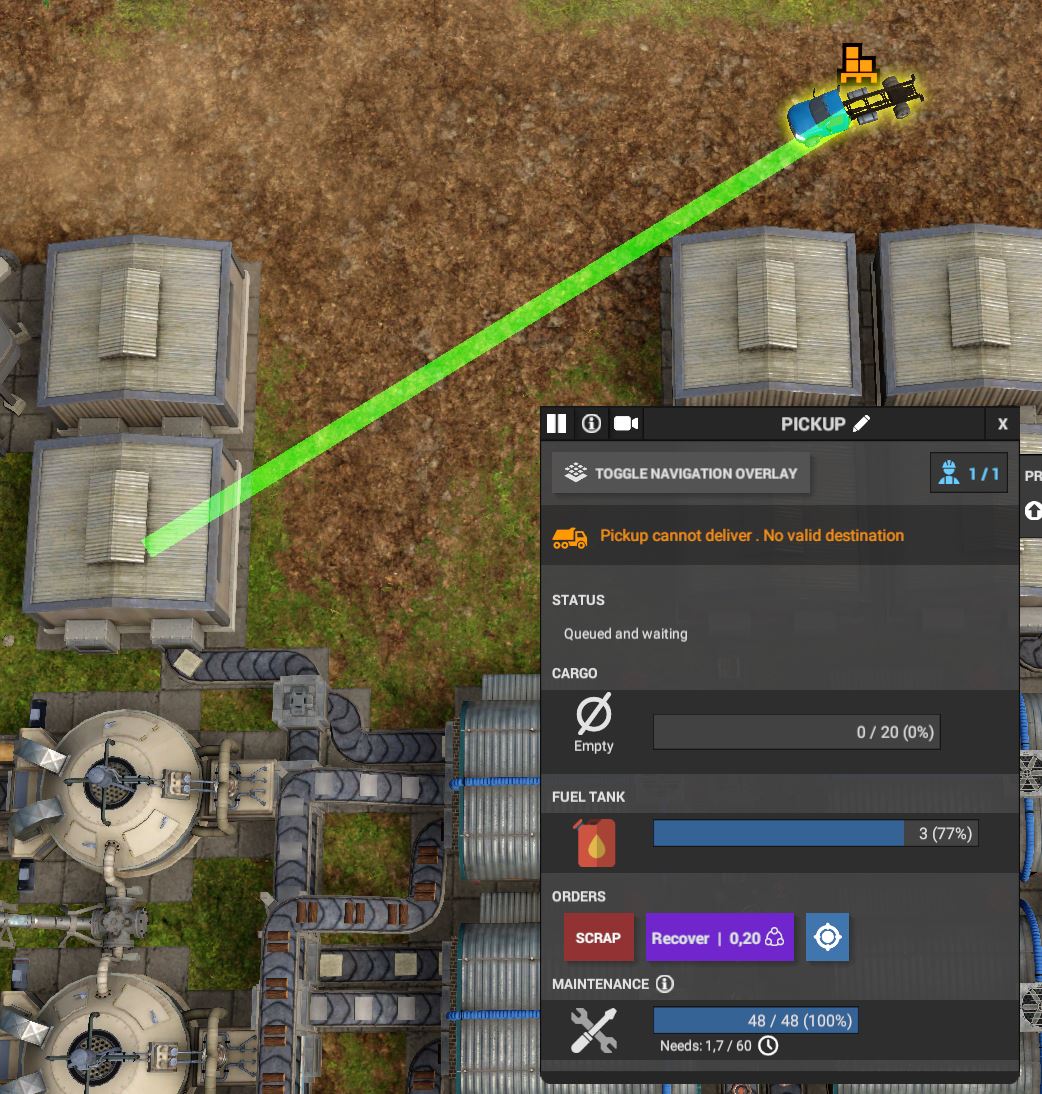Close the Pickup vehicle panel
Image resolution: width=1042 pixels, height=1094 pixels.
pos(1002,424)
